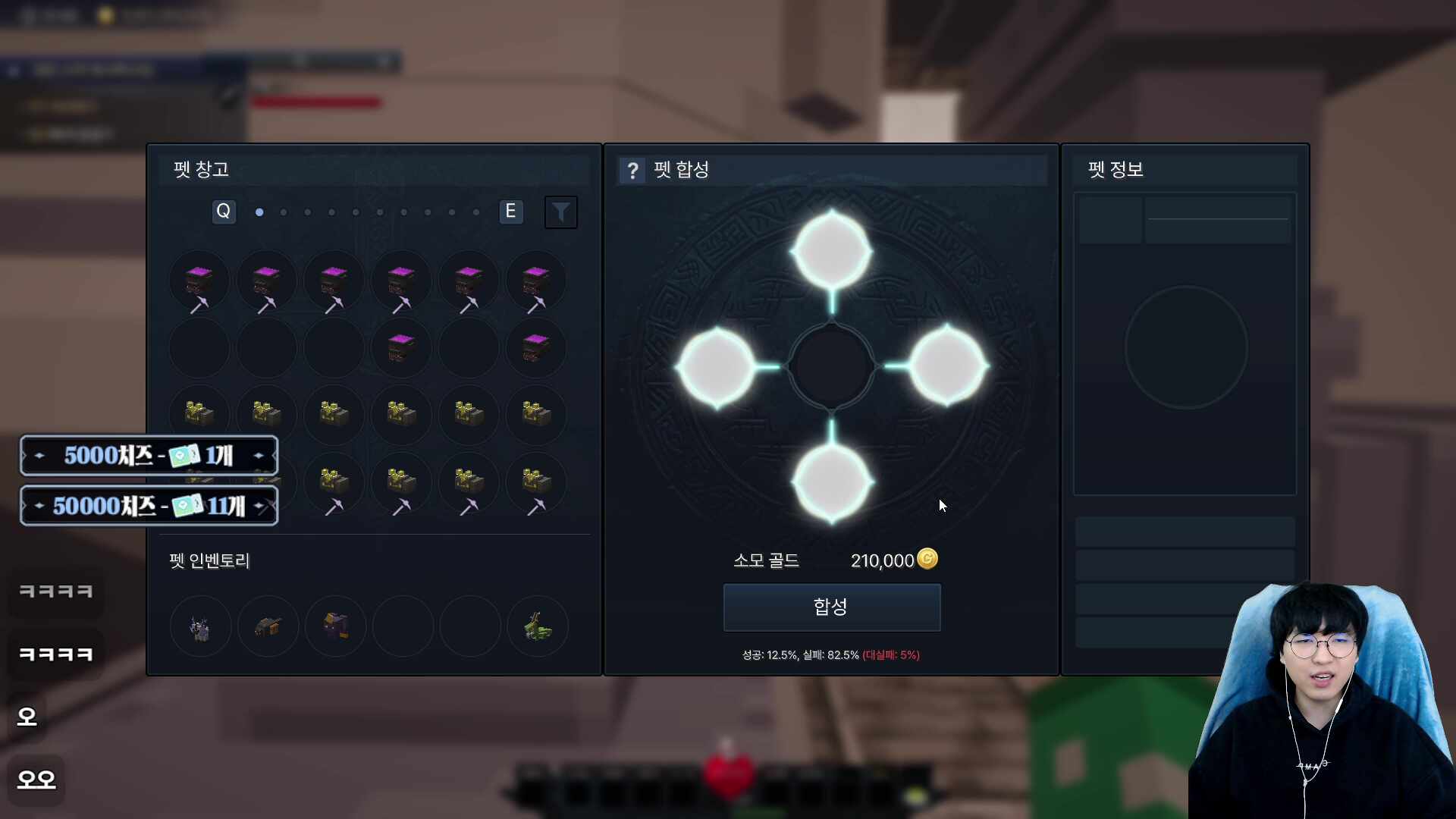1456x819 pixels.
Task: Select the green dragon pet in 펫 인벤토리
Action: [537, 626]
